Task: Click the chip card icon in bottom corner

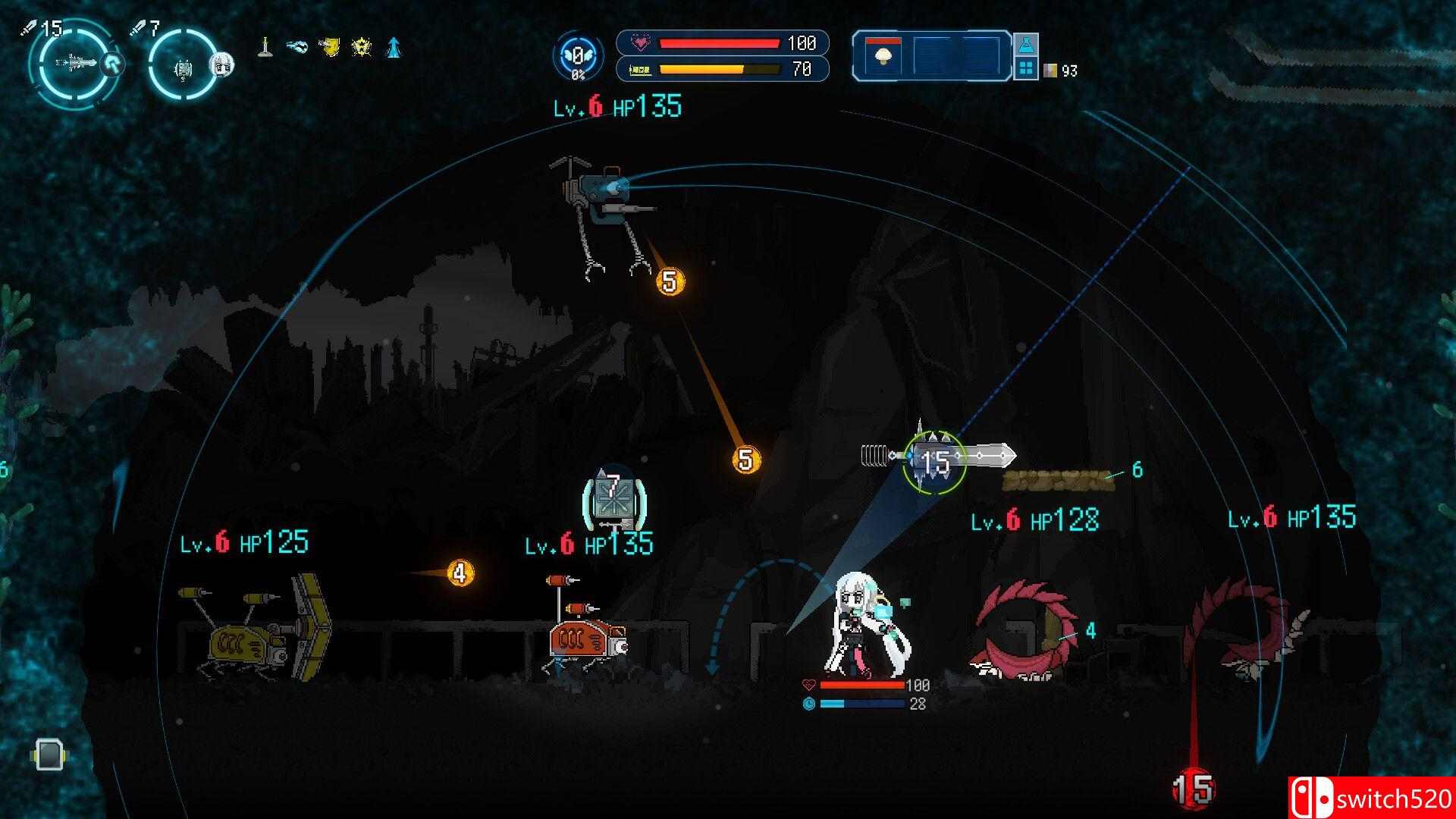Action: click(x=49, y=754)
